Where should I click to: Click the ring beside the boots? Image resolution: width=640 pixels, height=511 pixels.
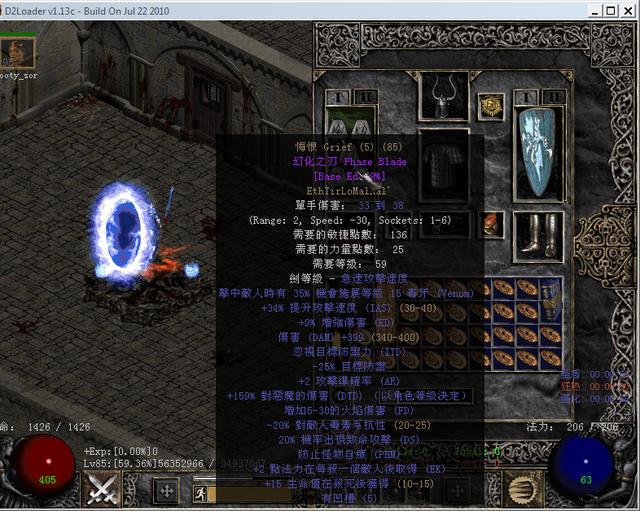point(490,223)
